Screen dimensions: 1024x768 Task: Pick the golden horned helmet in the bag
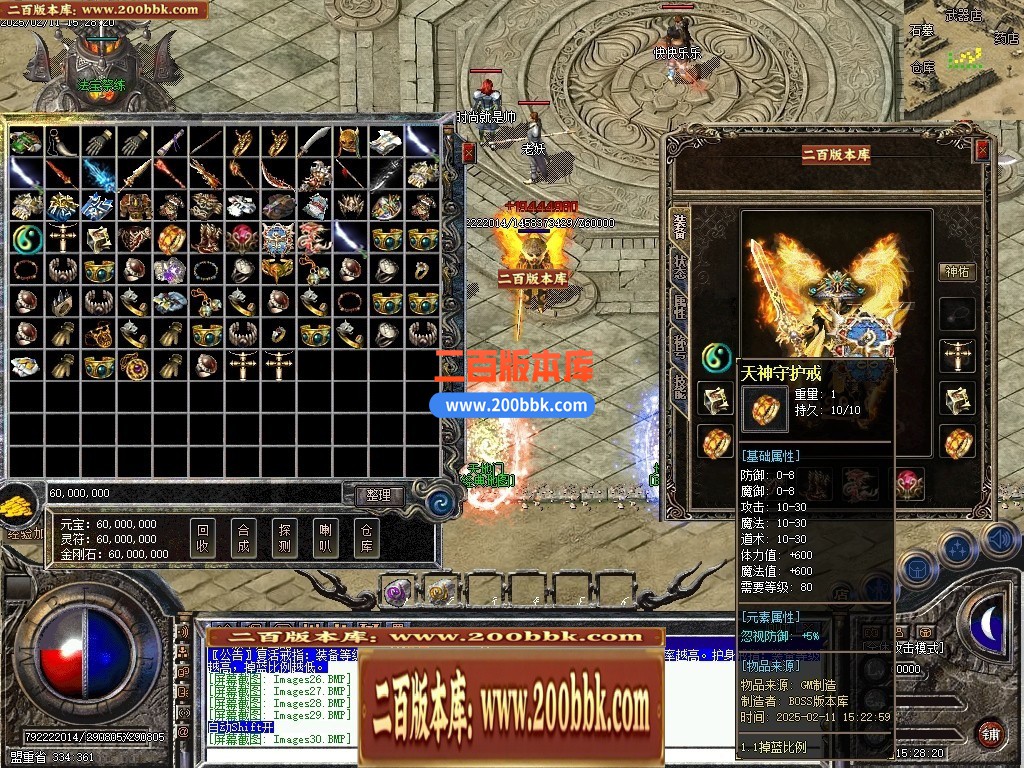point(348,143)
